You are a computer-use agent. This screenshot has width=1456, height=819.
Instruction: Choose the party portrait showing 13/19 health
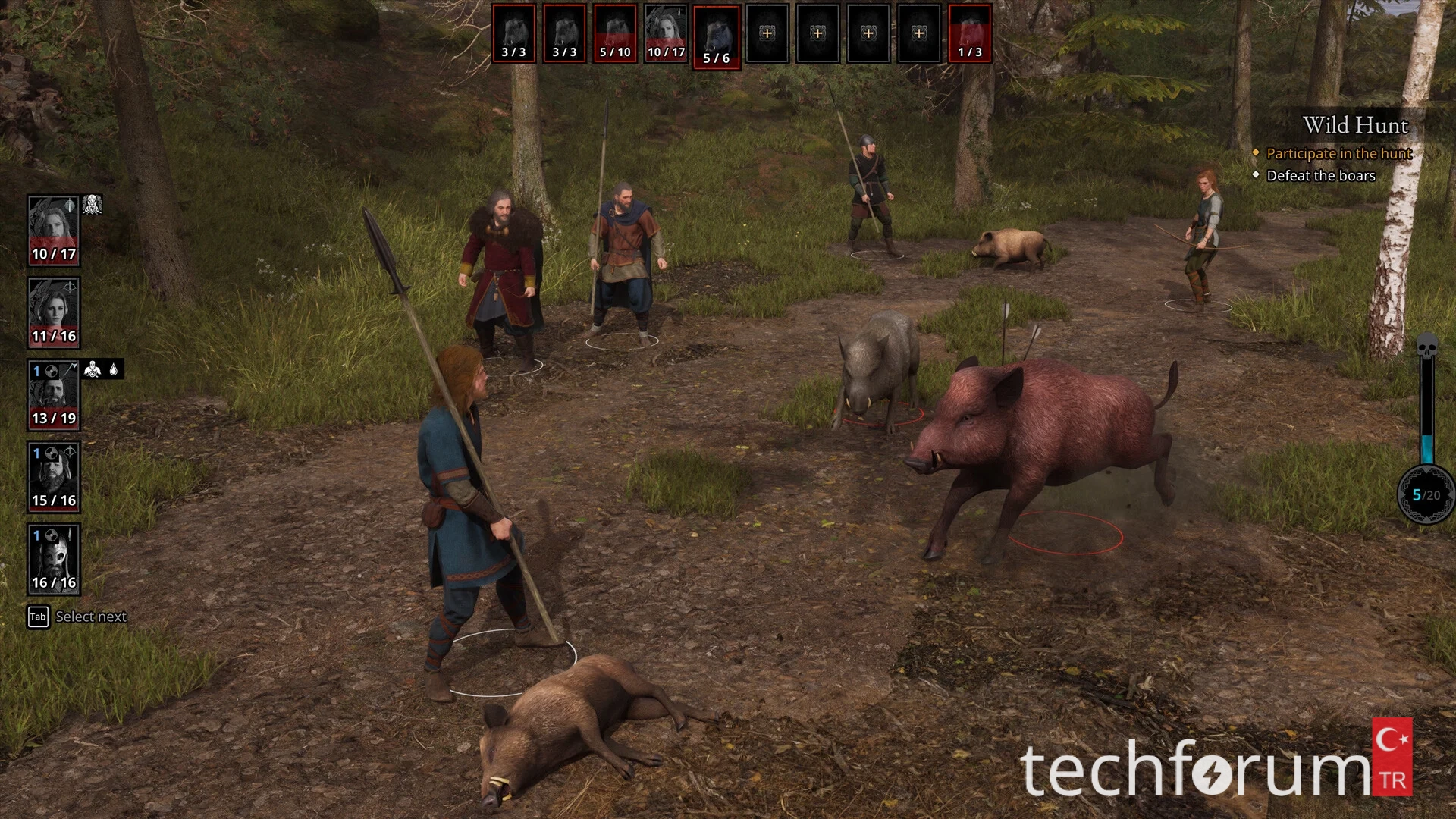pyautogui.click(x=53, y=394)
